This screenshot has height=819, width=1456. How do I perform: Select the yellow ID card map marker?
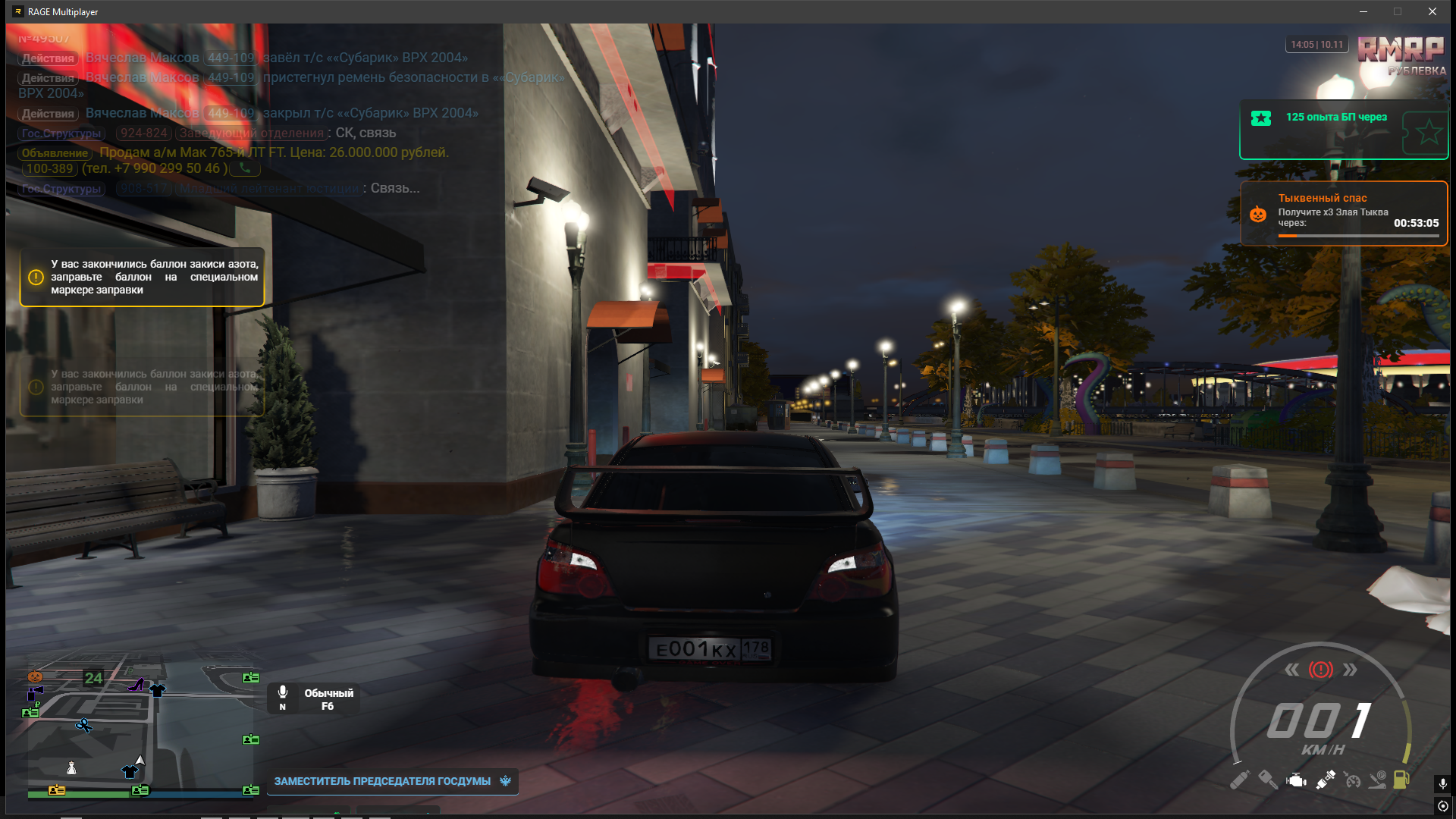point(56,790)
